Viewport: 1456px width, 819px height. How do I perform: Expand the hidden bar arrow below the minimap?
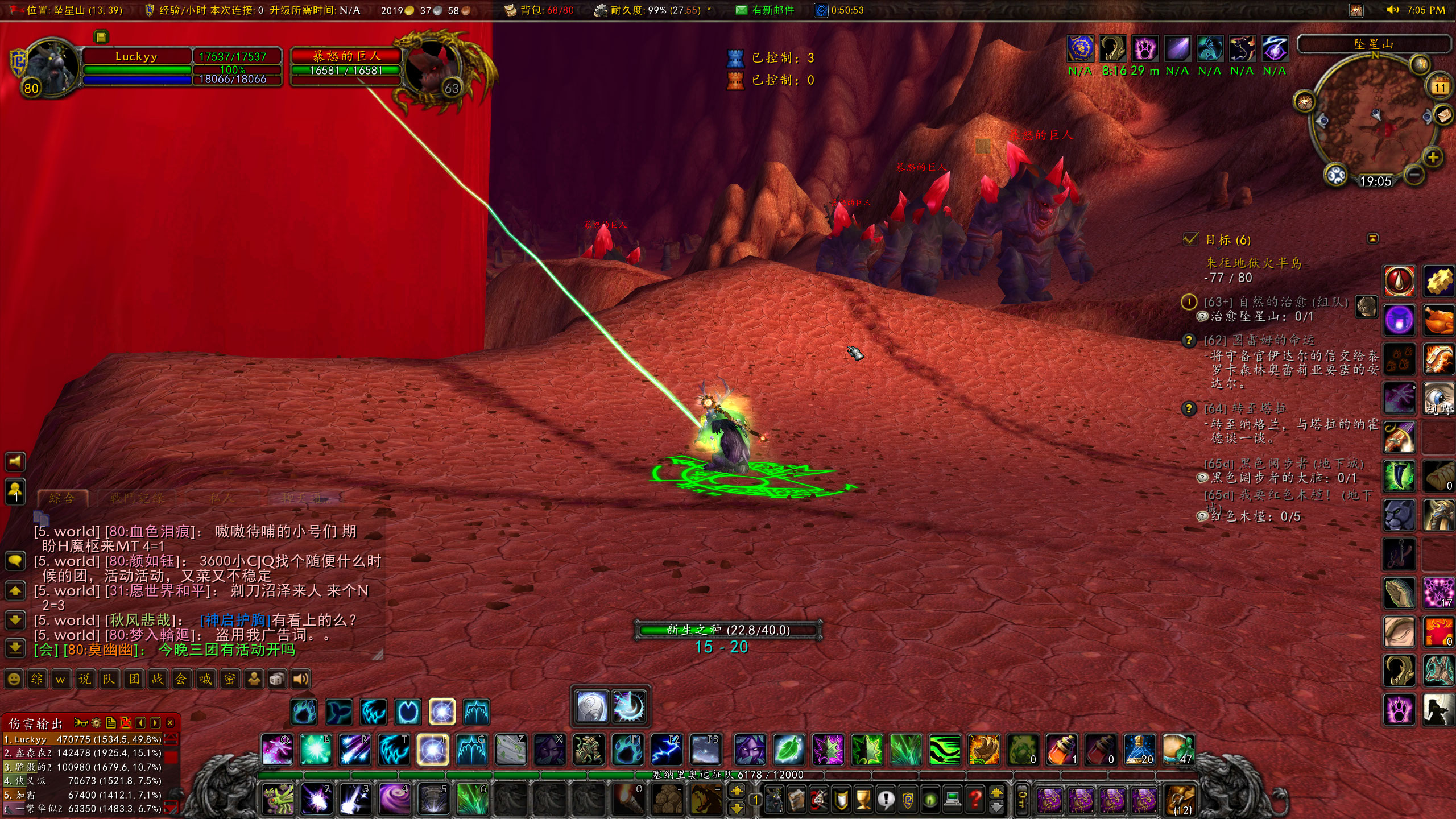coord(1372,238)
